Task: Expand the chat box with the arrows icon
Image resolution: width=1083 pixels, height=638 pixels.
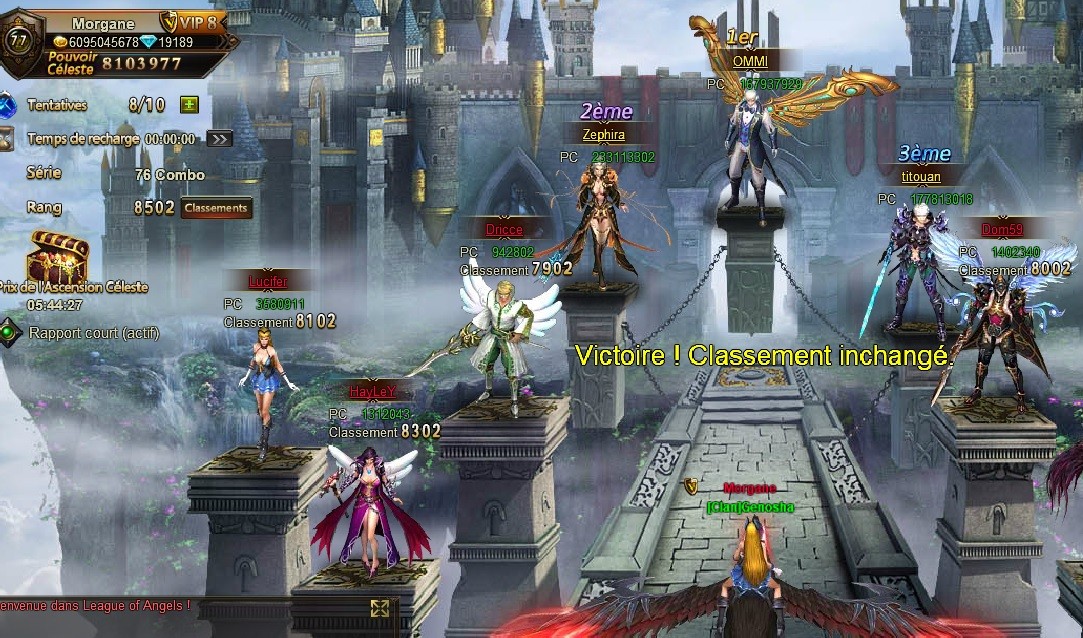Action: [x=379, y=608]
